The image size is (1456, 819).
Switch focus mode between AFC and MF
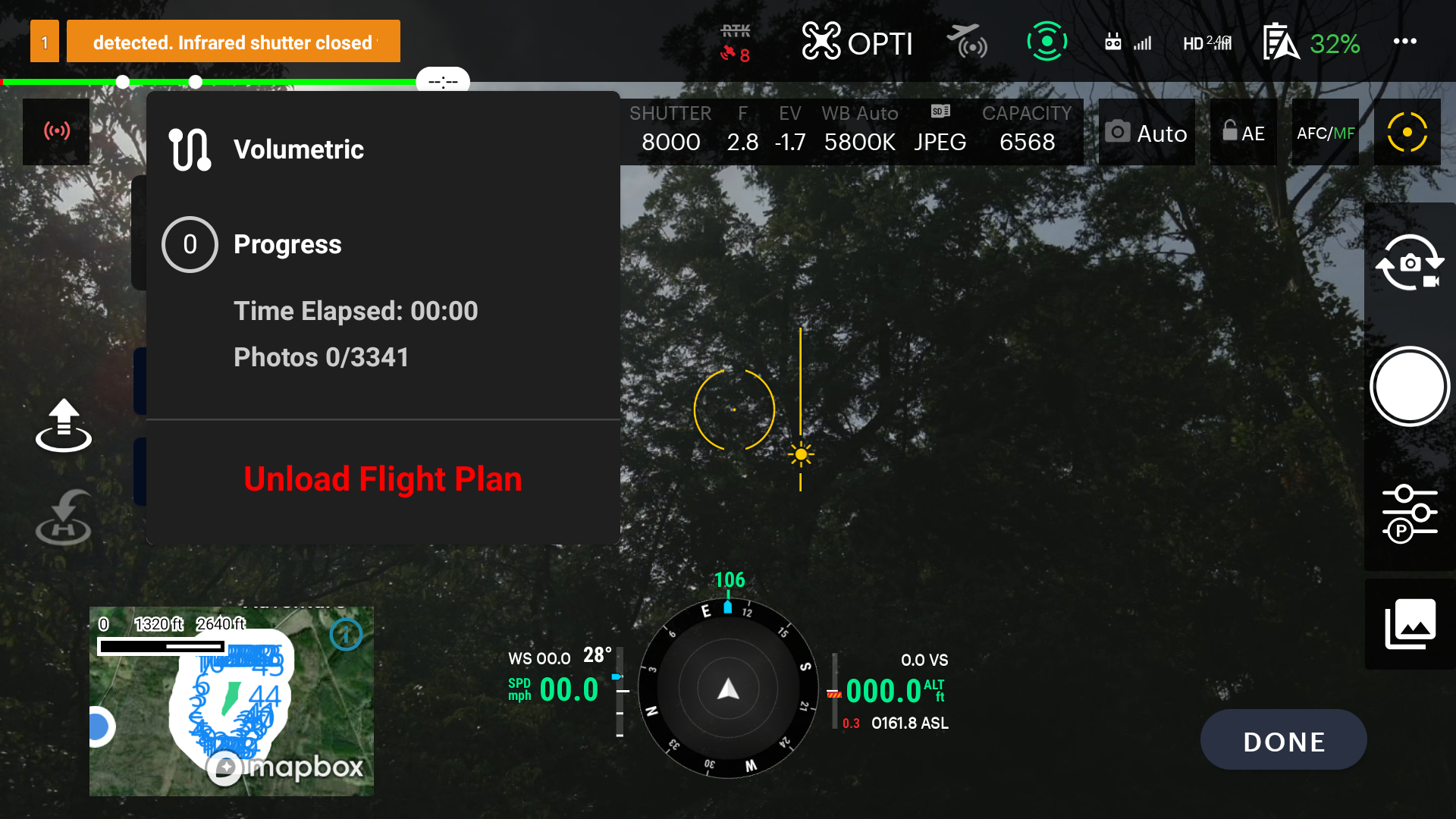coord(1324,132)
